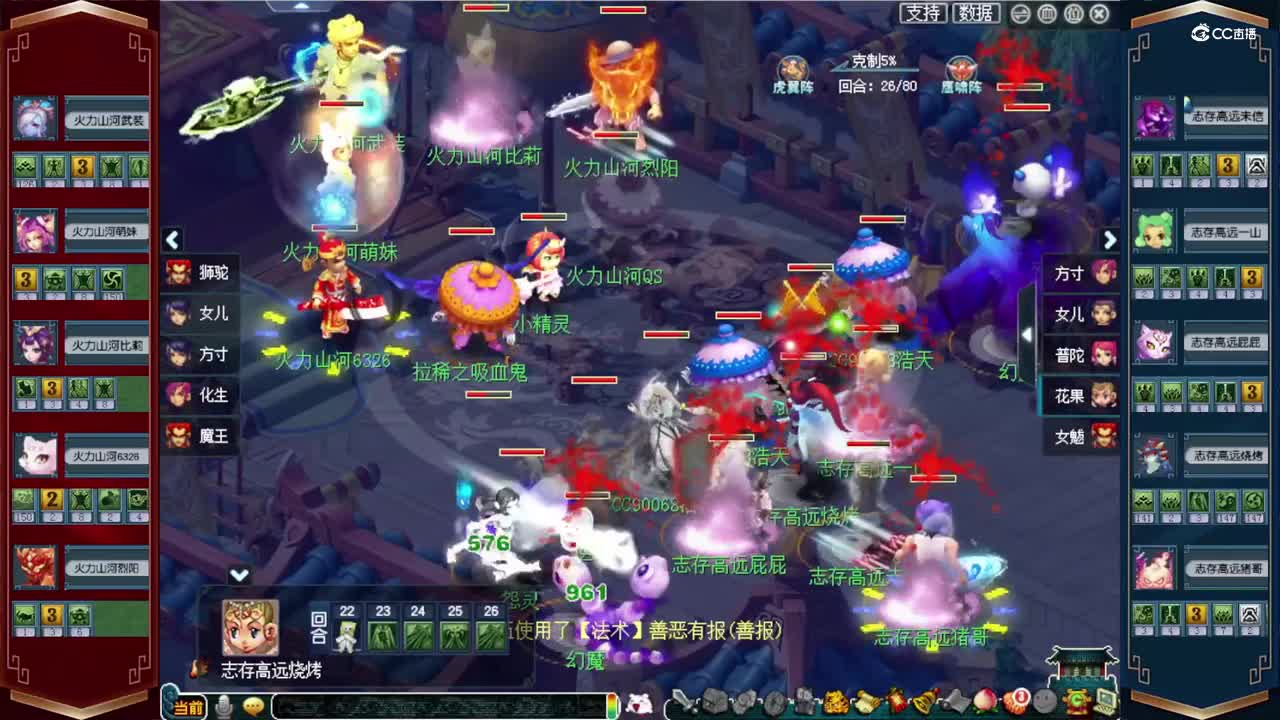
Task: Collapse the left team panel with the left arrow
Action: (x=172, y=241)
